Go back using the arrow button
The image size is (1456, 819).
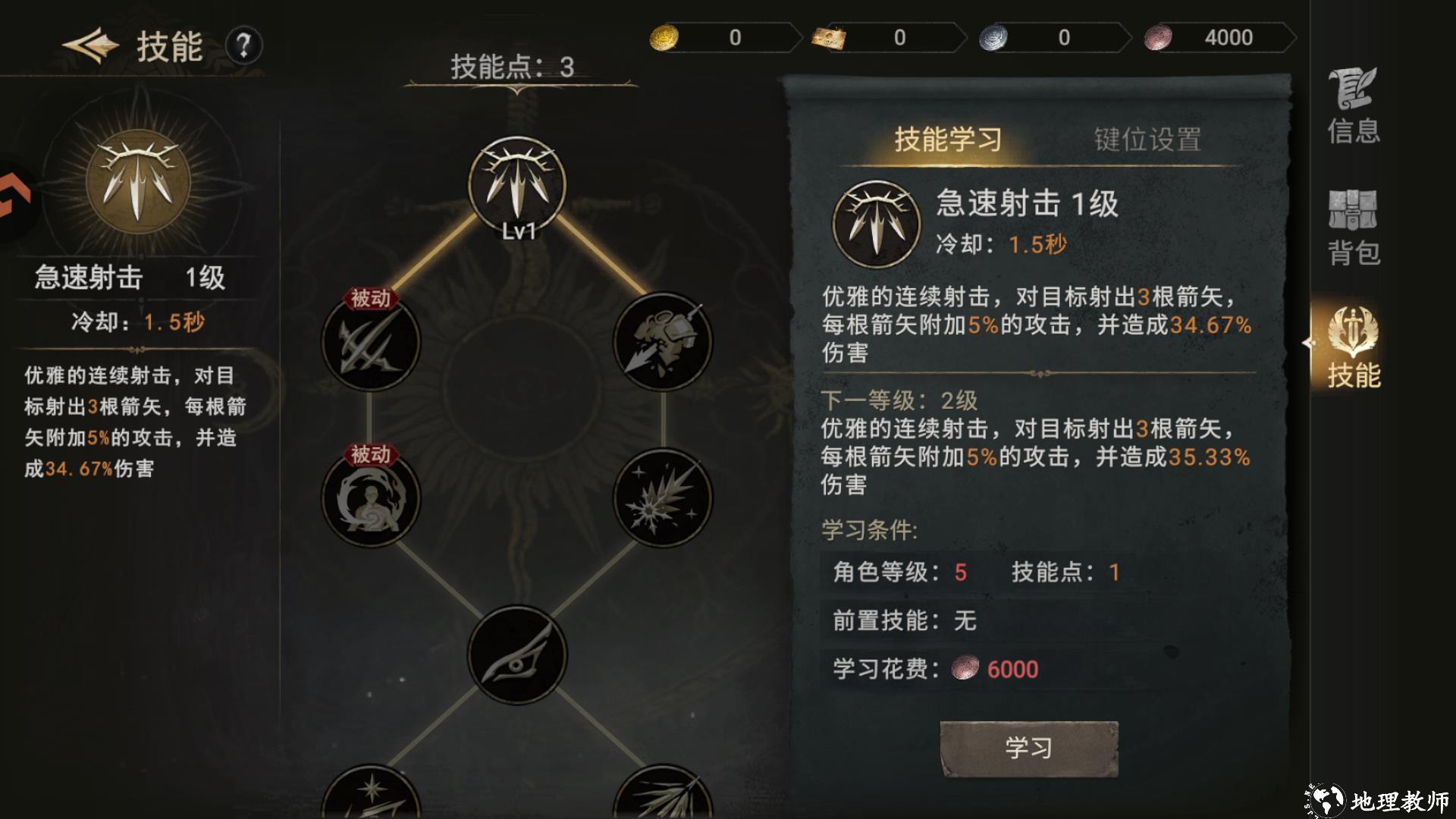pos(91,45)
